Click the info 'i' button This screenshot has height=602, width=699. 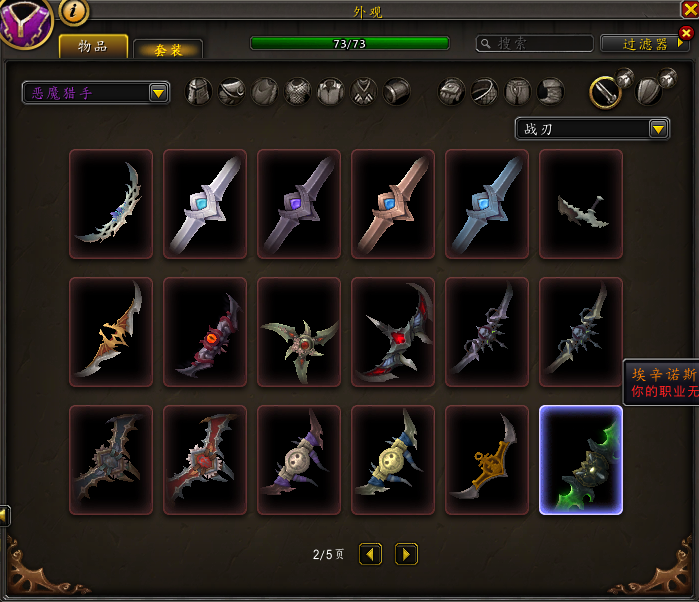point(75,12)
